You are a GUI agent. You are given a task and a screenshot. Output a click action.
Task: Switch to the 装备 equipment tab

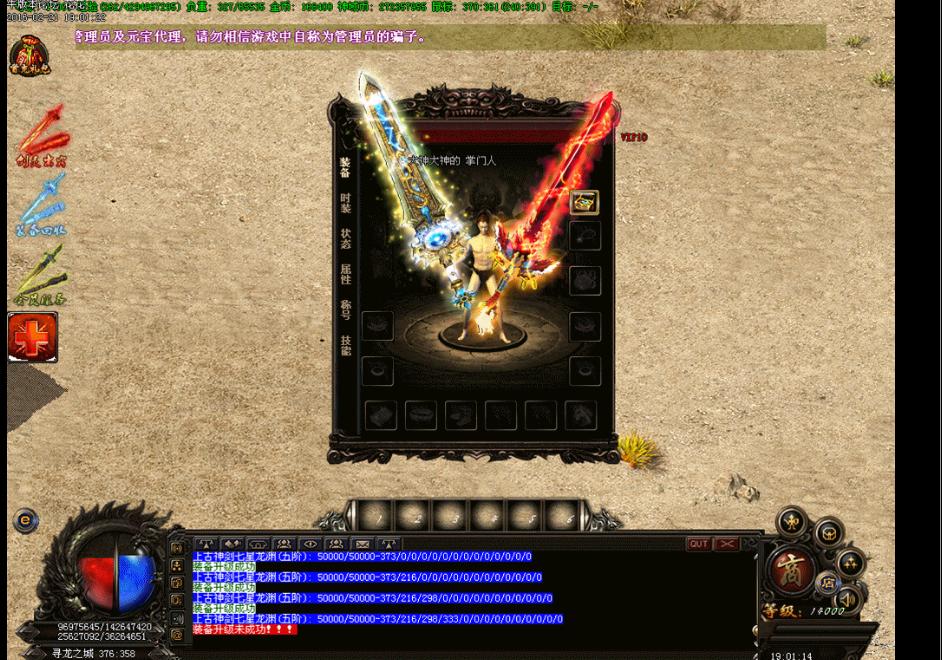click(345, 166)
